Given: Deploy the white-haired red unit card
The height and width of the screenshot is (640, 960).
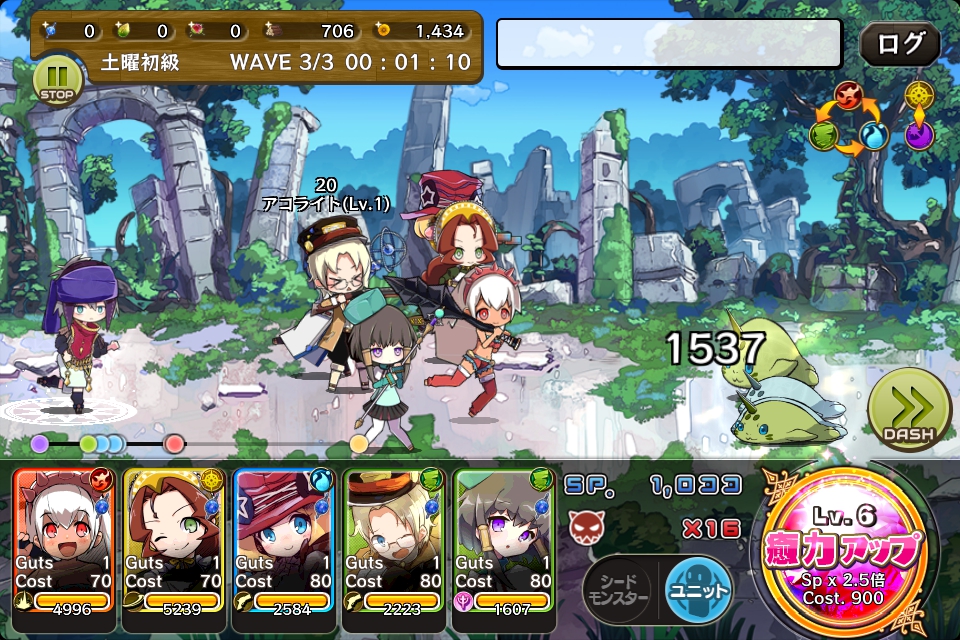Looking at the screenshot, I should [x=65, y=538].
